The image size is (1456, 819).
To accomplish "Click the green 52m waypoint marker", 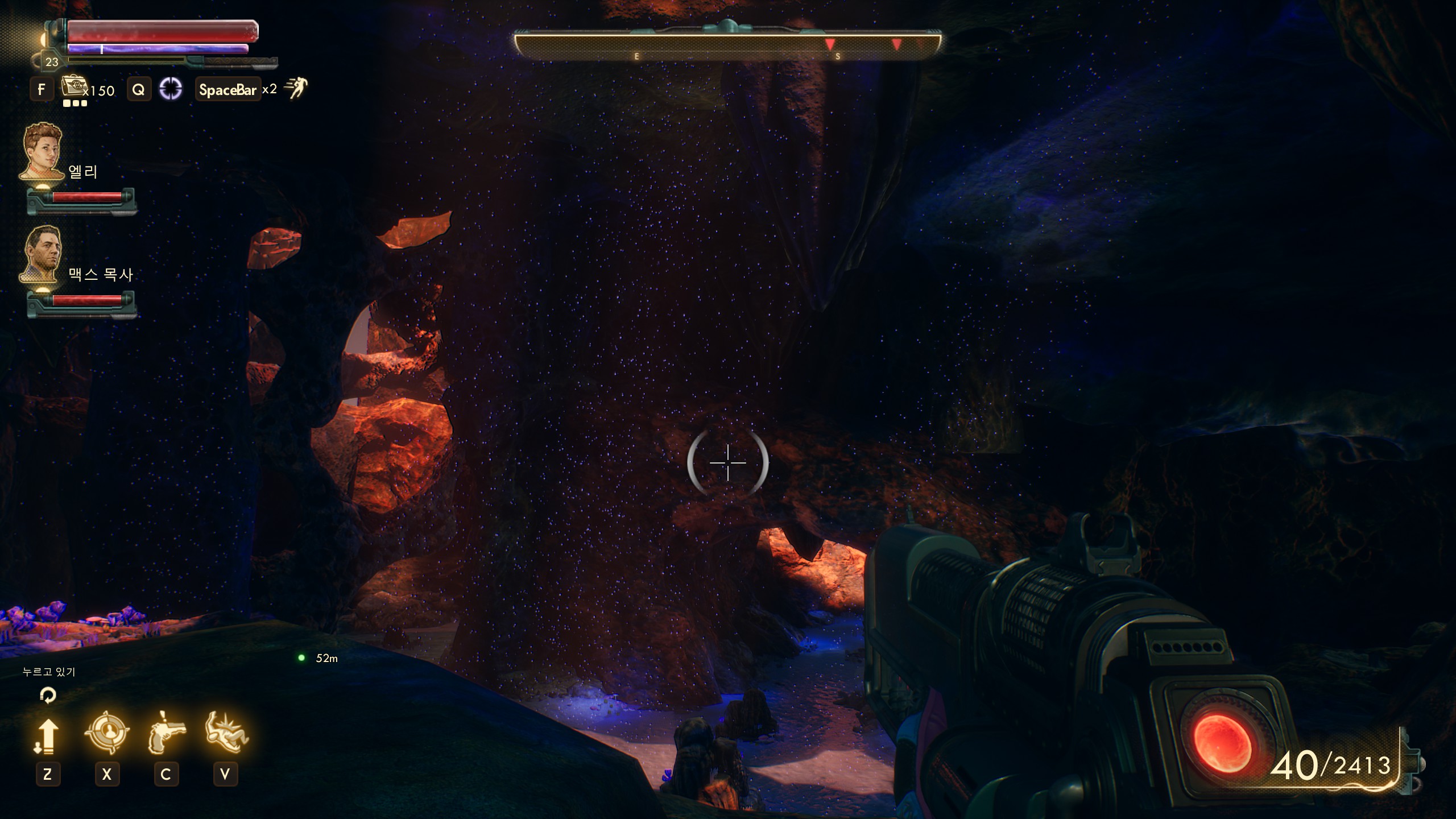I will (301, 658).
